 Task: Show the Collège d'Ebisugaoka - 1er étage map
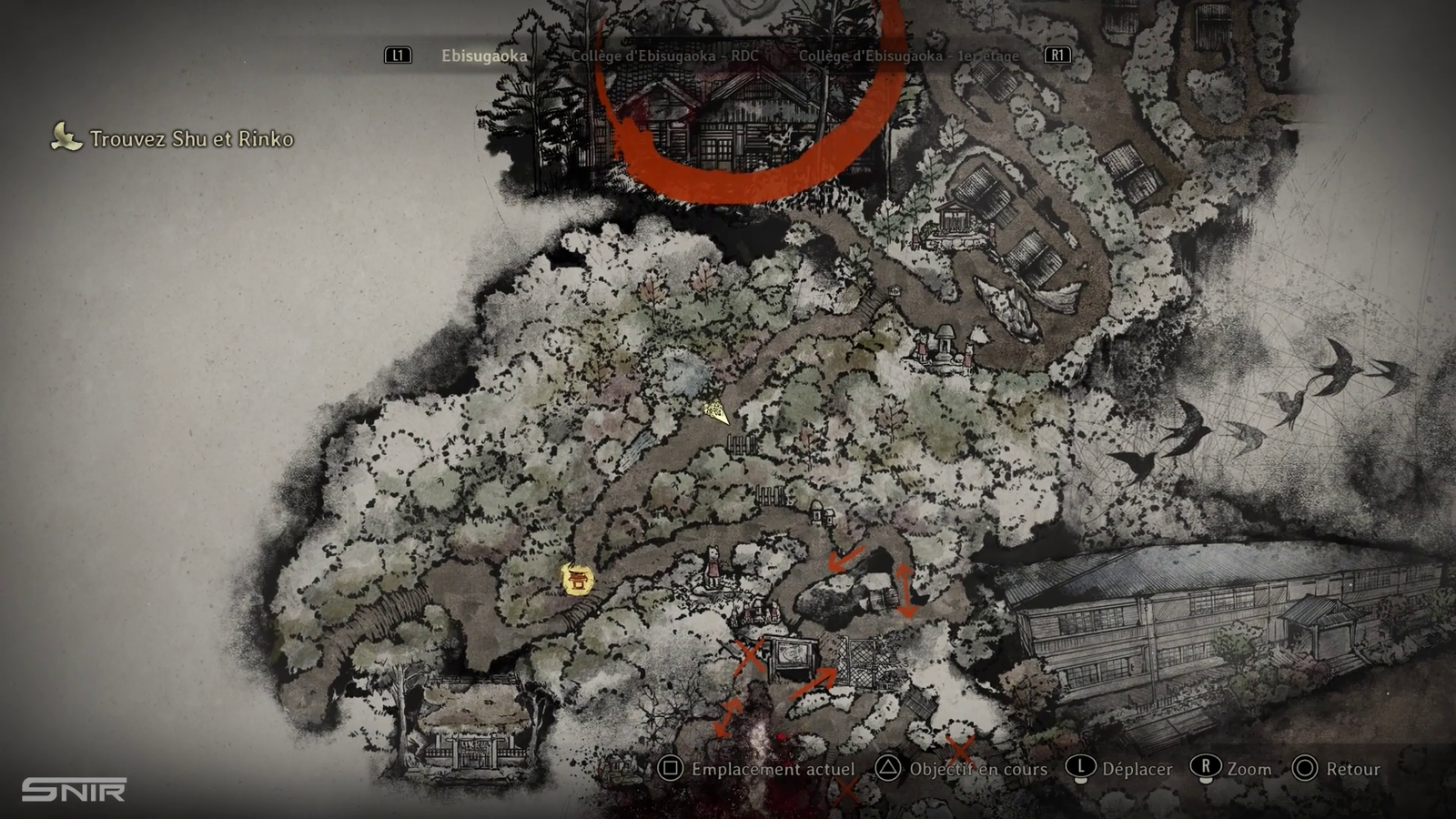pyautogui.click(x=908, y=56)
